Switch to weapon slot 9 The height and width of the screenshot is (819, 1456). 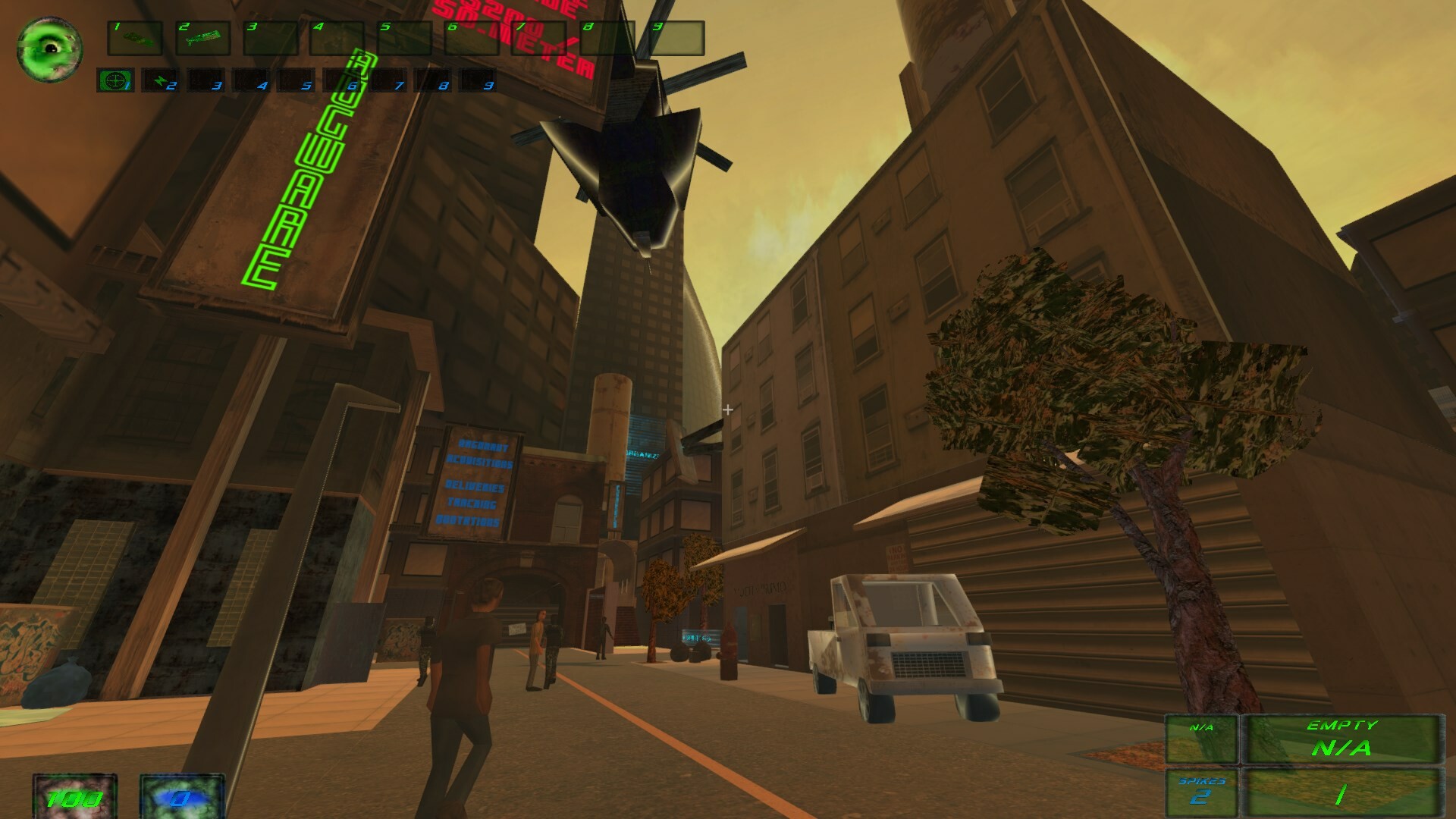pos(673,39)
